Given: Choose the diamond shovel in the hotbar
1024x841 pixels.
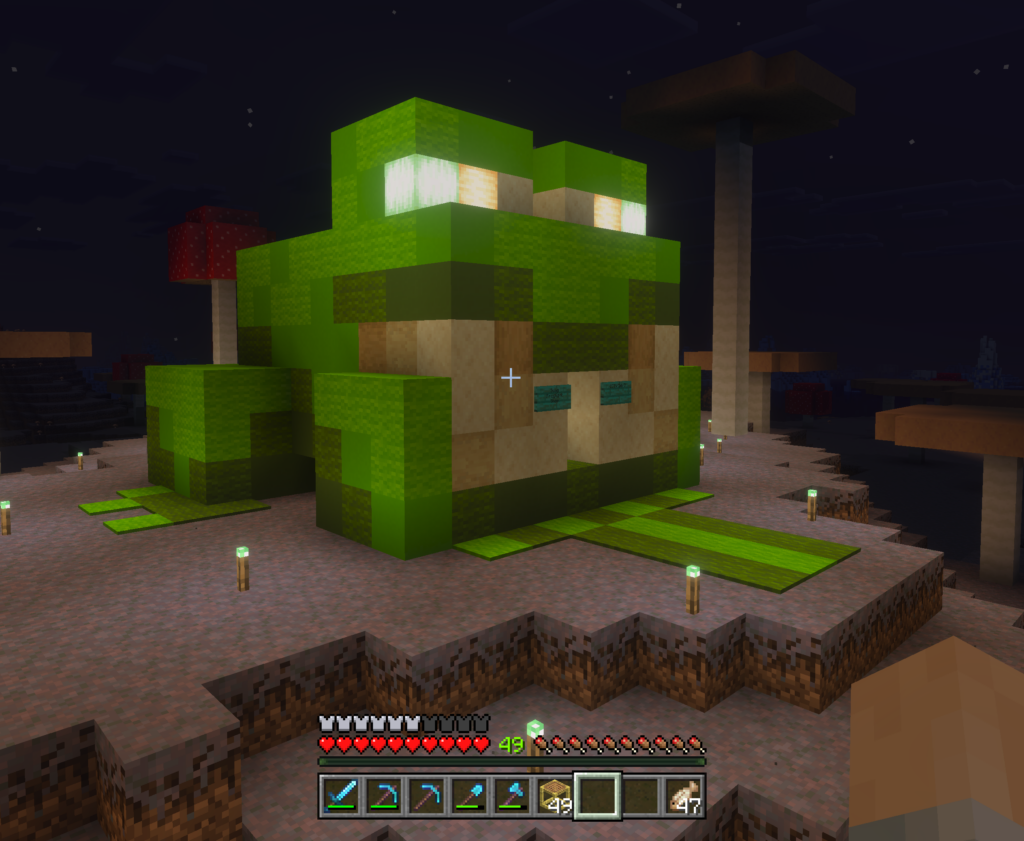Looking at the screenshot, I should [x=467, y=796].
